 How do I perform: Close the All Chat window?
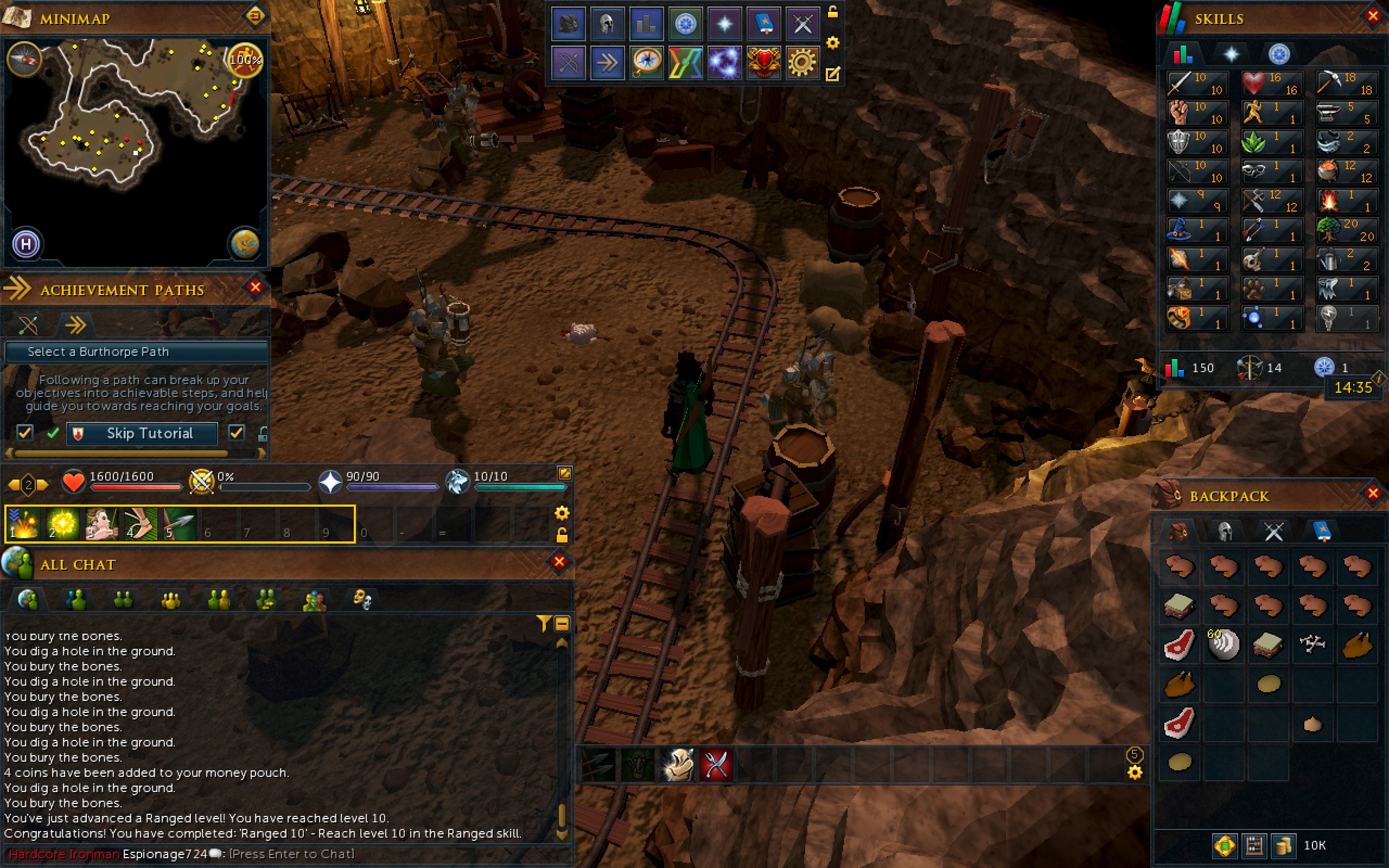click(x=559, y=562)
